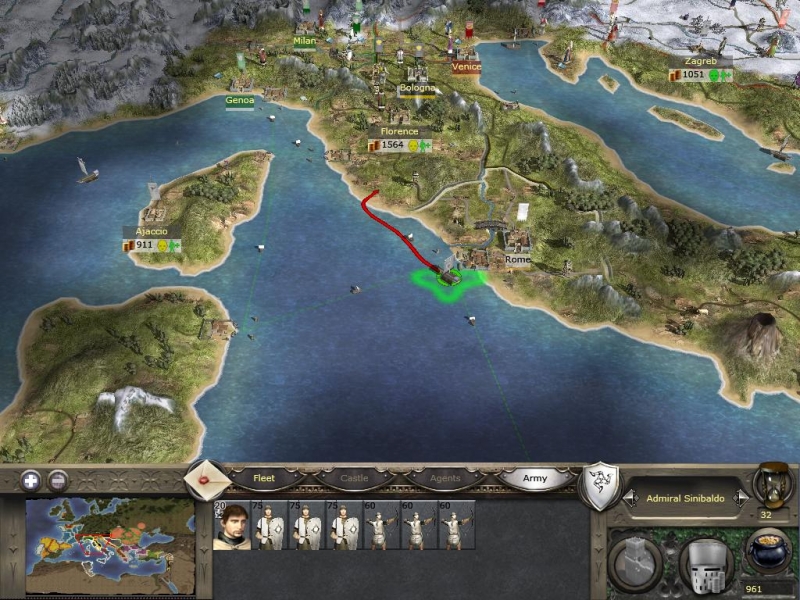This screenshot has height=600, width=800.
Task: Click the Zagreb settlement label
Action: (700, 61)
